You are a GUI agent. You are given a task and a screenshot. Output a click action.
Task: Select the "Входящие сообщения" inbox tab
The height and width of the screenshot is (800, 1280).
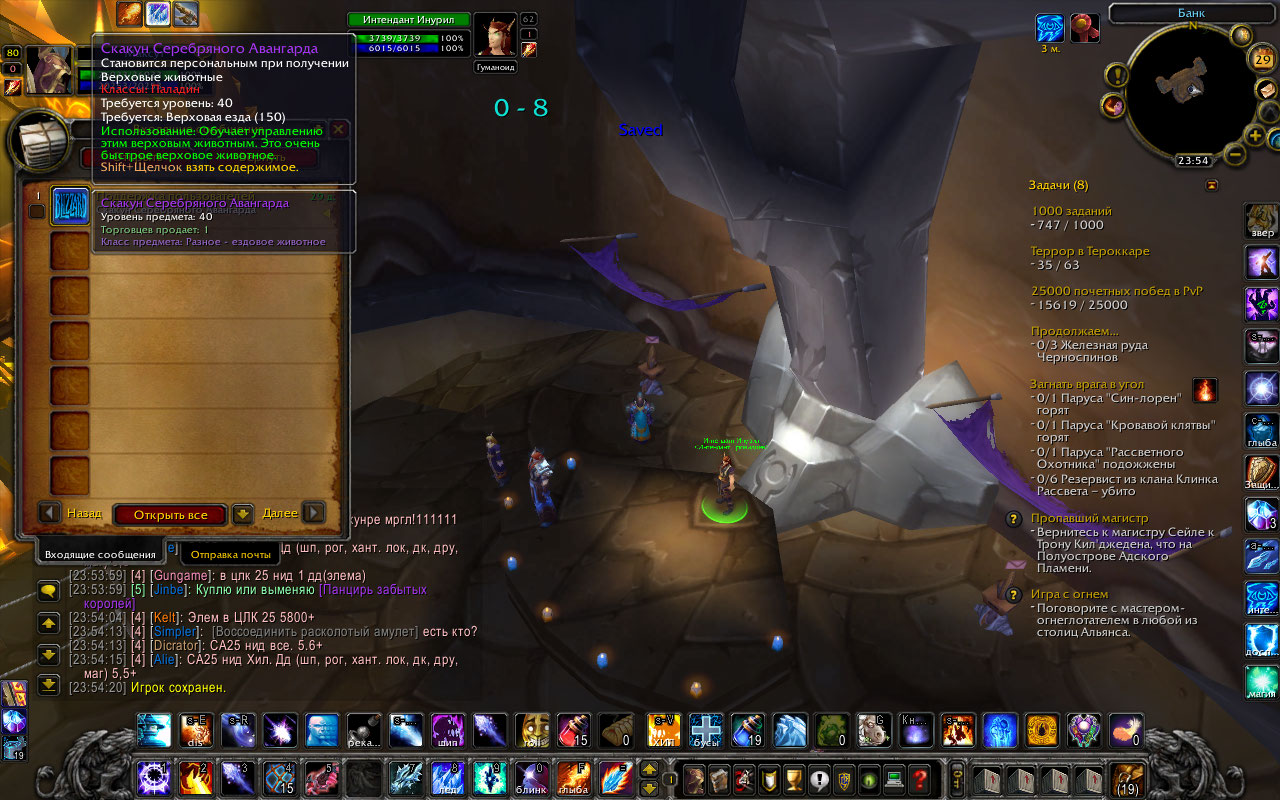pos(101,554)
